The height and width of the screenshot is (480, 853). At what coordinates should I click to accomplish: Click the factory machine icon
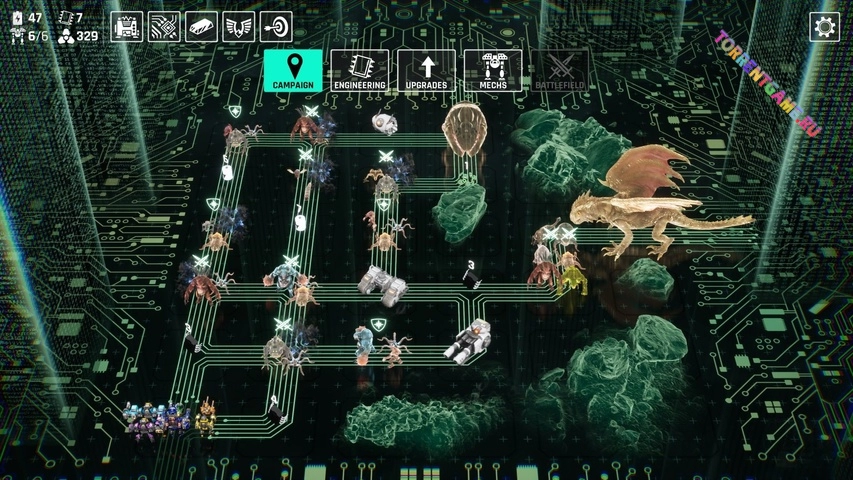(x=126, y=27)
